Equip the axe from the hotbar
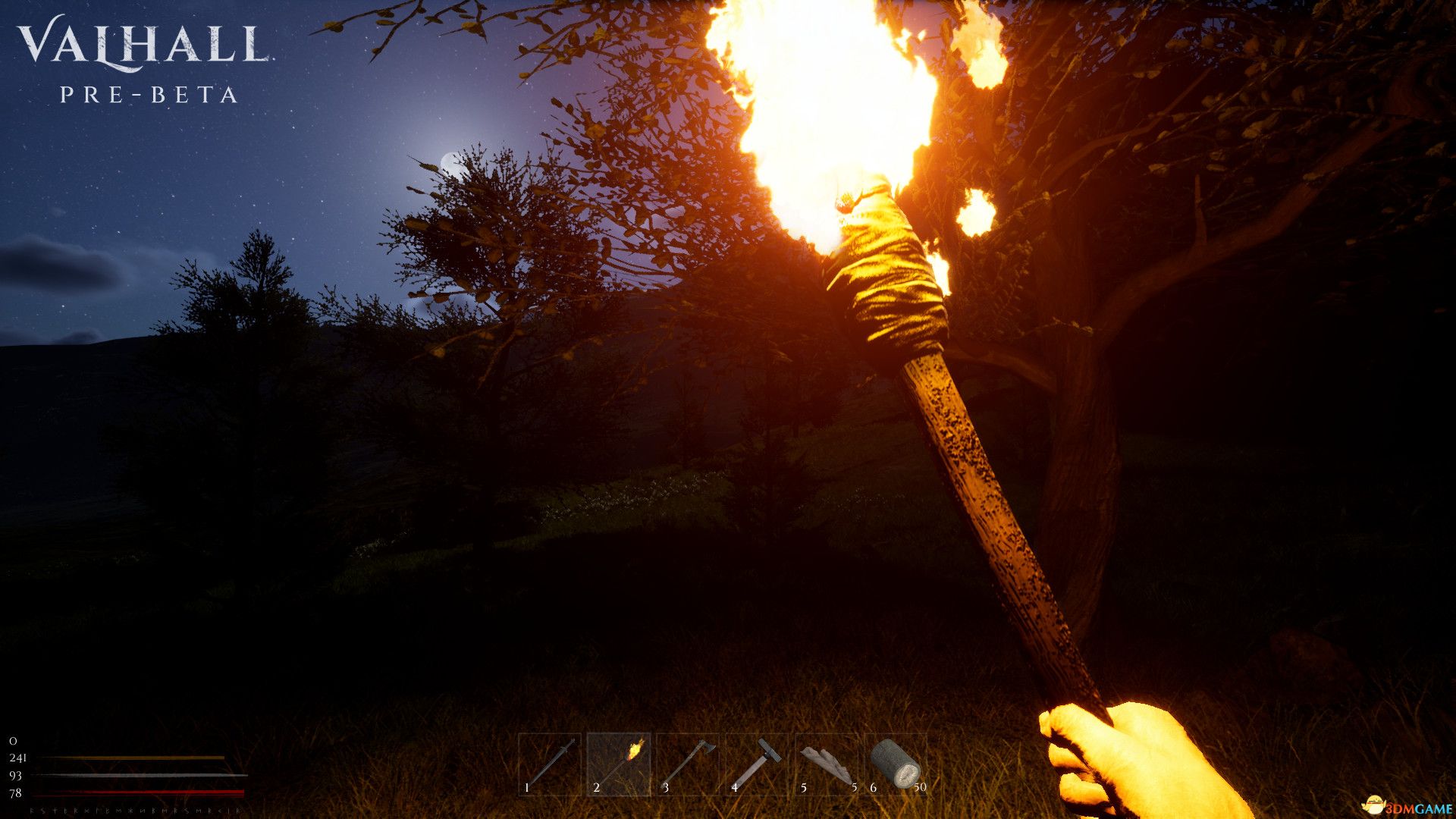This screenshot has width=1456, height=819. pos(688,764)
